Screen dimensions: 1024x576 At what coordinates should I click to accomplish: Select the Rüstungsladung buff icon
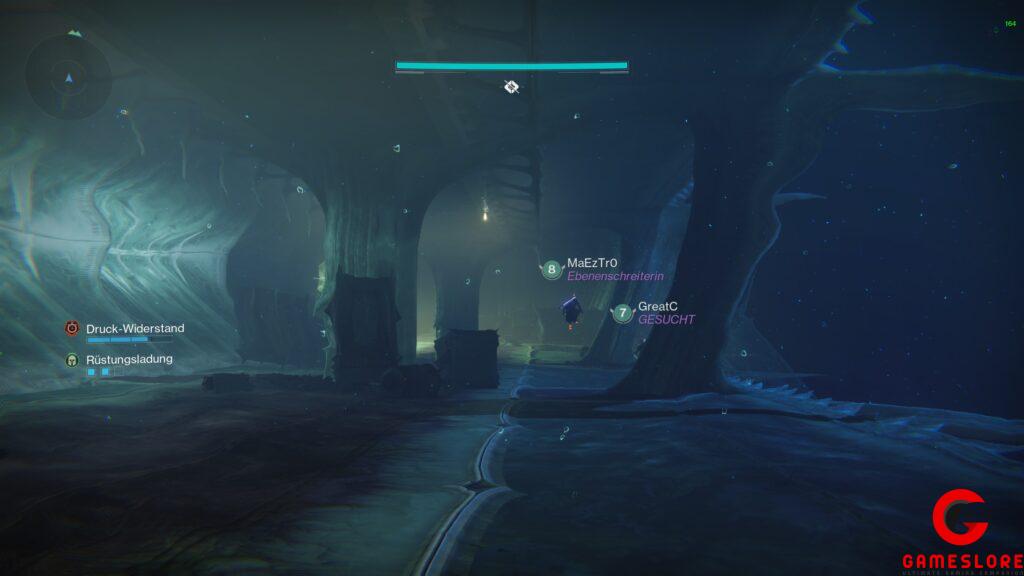[72, 359]
